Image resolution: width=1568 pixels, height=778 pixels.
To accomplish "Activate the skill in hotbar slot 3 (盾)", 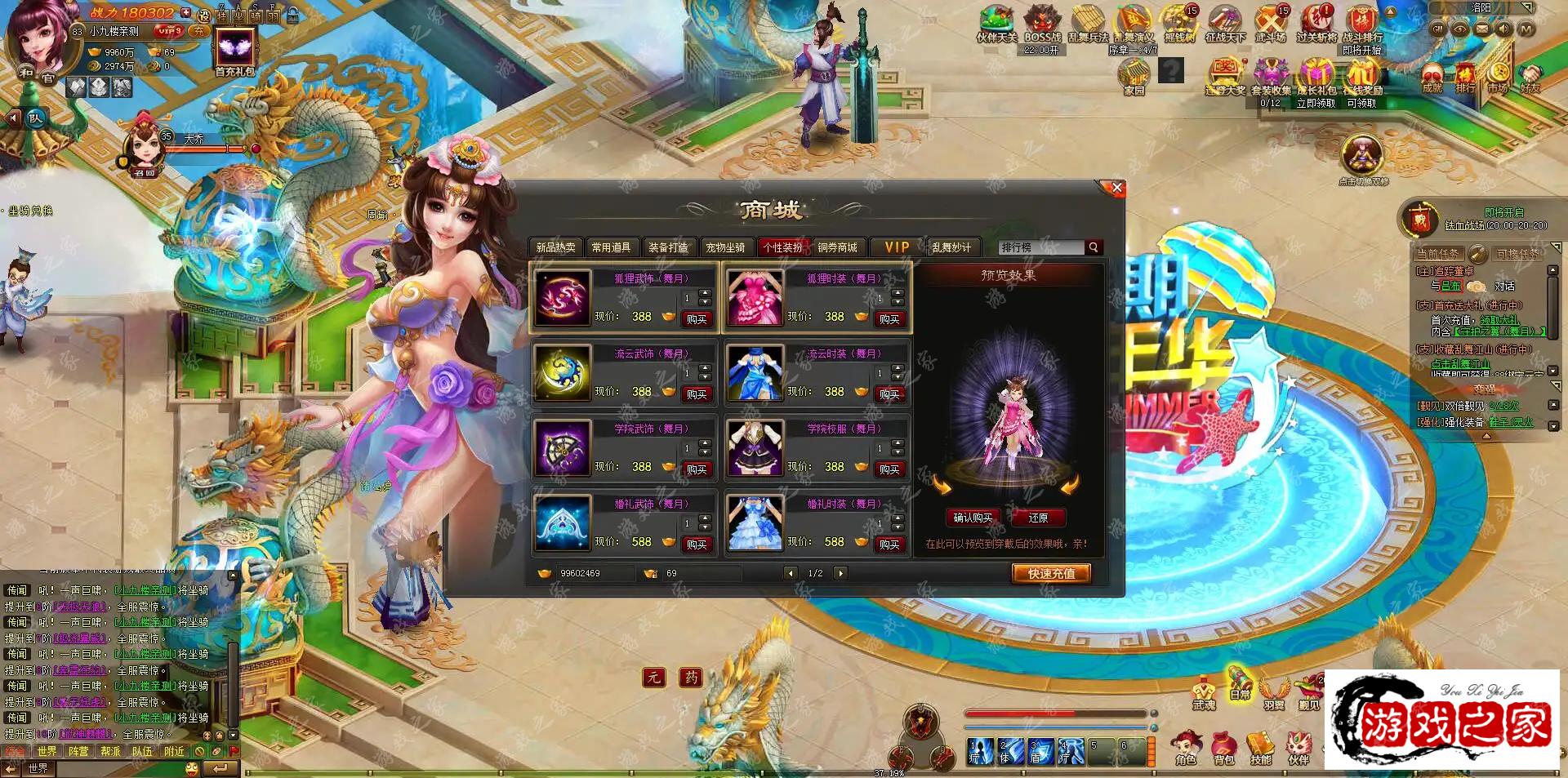I will pos(1040,751).
